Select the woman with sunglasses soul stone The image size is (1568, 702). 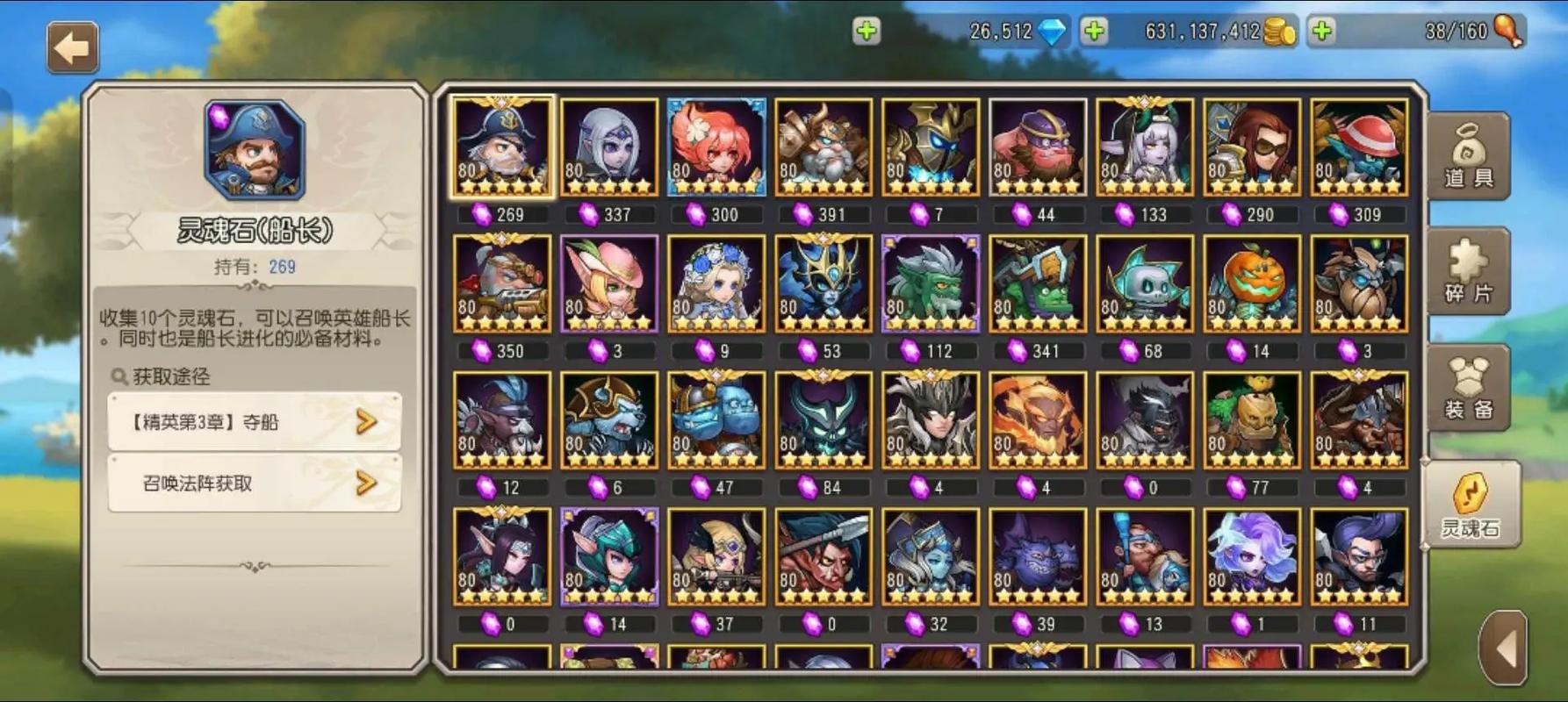tap(1251, 147)
